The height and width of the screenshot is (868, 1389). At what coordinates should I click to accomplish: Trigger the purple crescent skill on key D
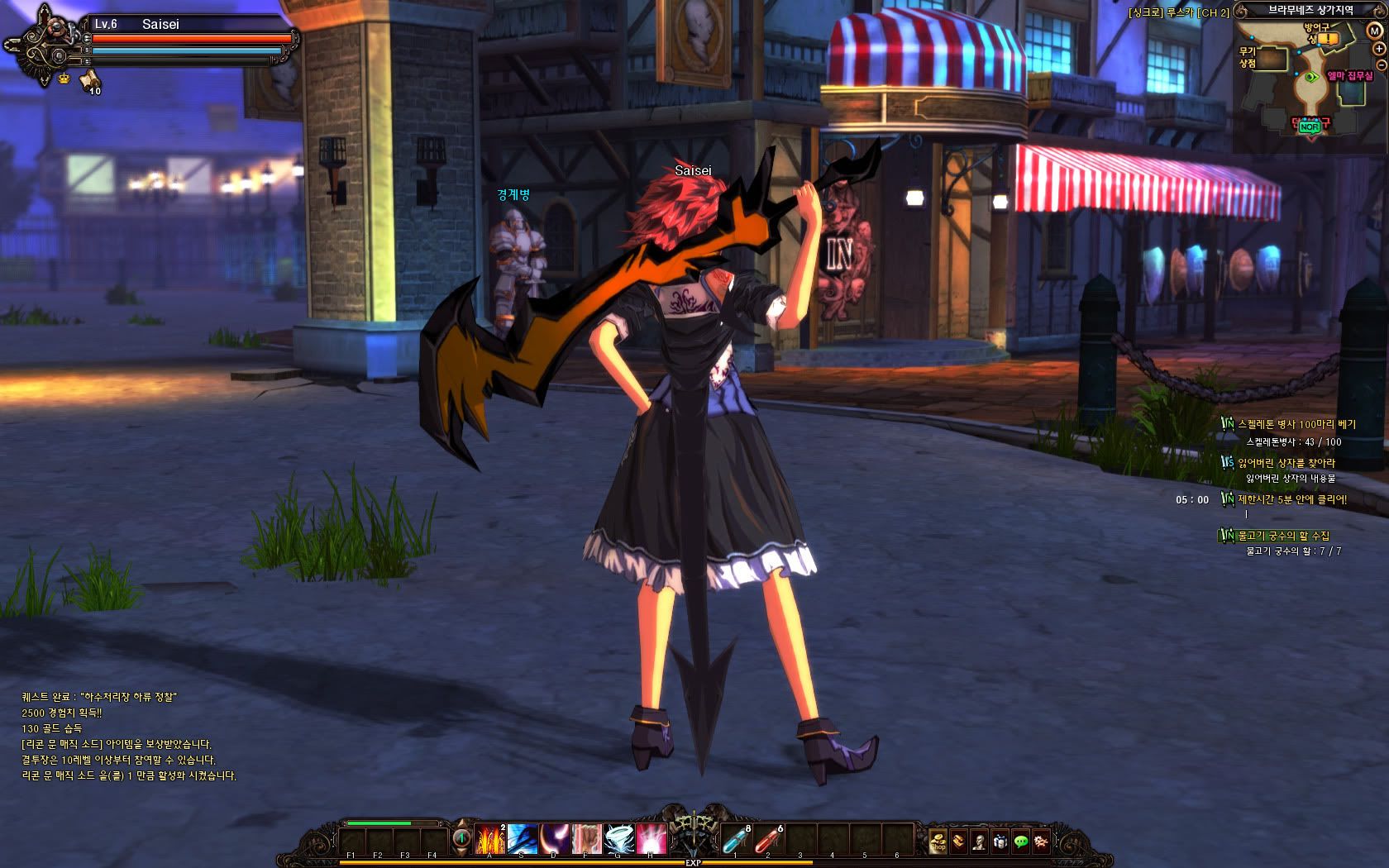(x=555, y=839)
